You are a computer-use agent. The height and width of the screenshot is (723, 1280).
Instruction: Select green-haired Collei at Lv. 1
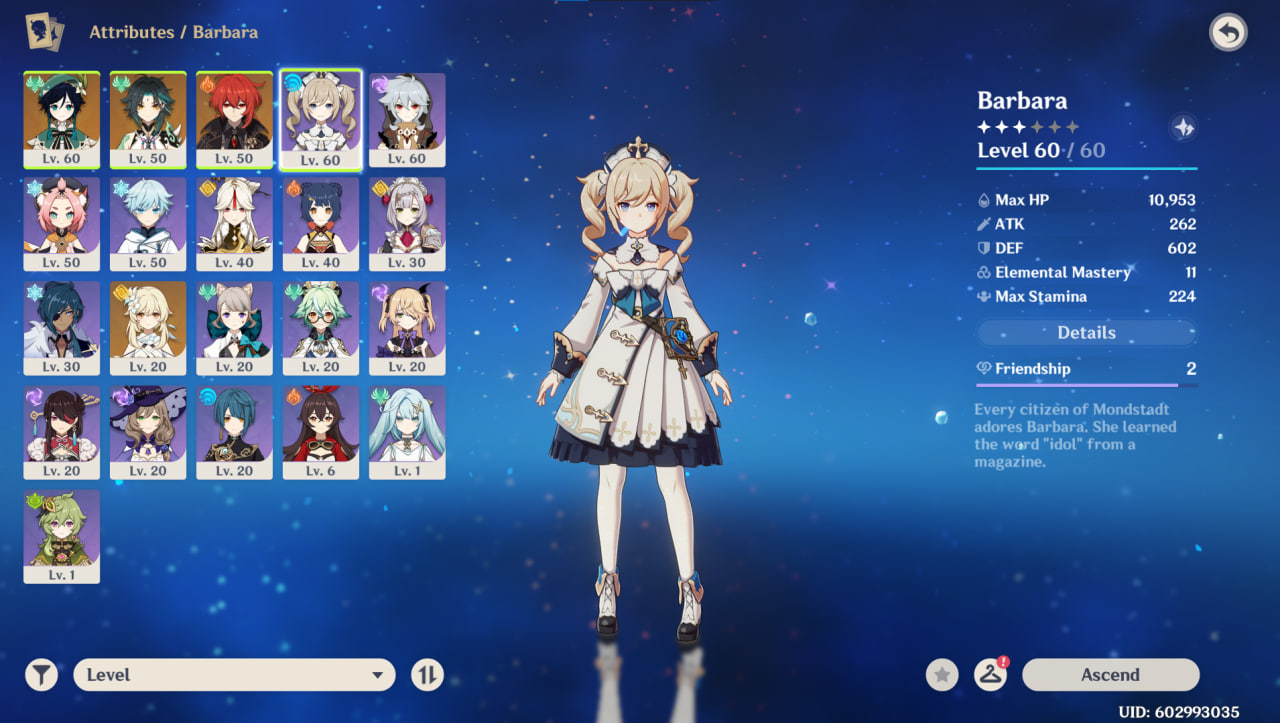click(62, 536)
